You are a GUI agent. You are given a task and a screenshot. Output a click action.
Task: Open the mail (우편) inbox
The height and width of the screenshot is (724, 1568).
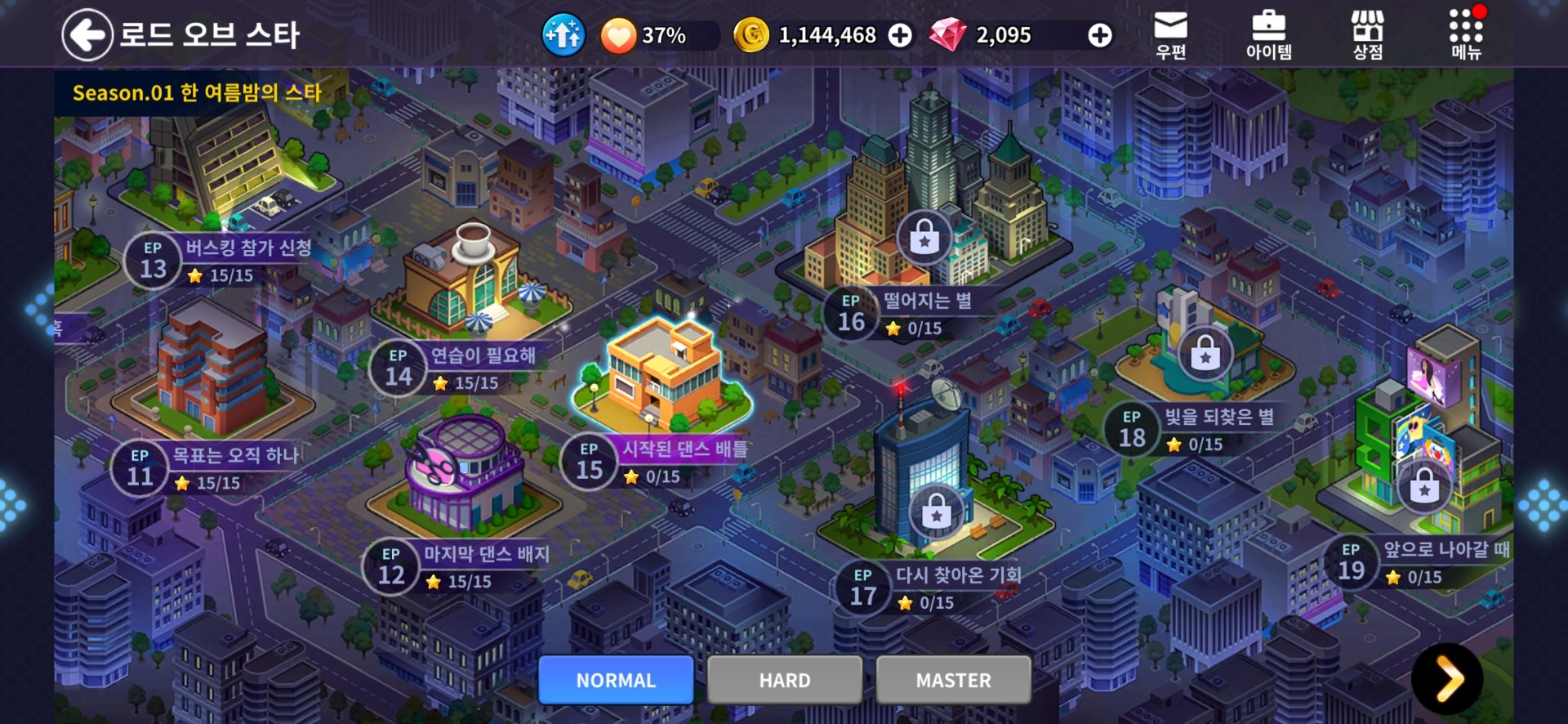tap(1170, 35)
